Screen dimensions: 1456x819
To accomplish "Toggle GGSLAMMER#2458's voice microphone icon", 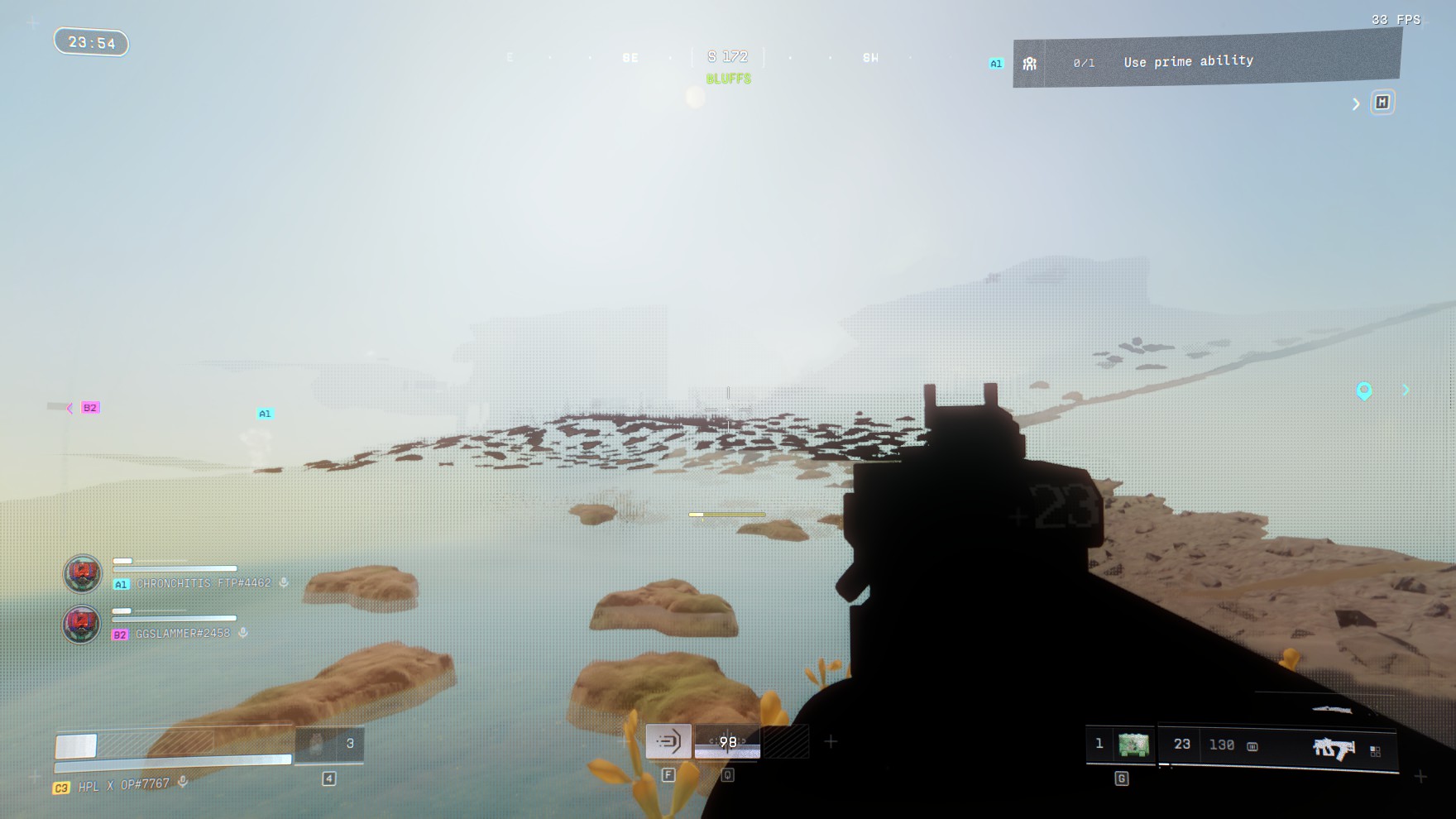I will click(x=243, y=633).
